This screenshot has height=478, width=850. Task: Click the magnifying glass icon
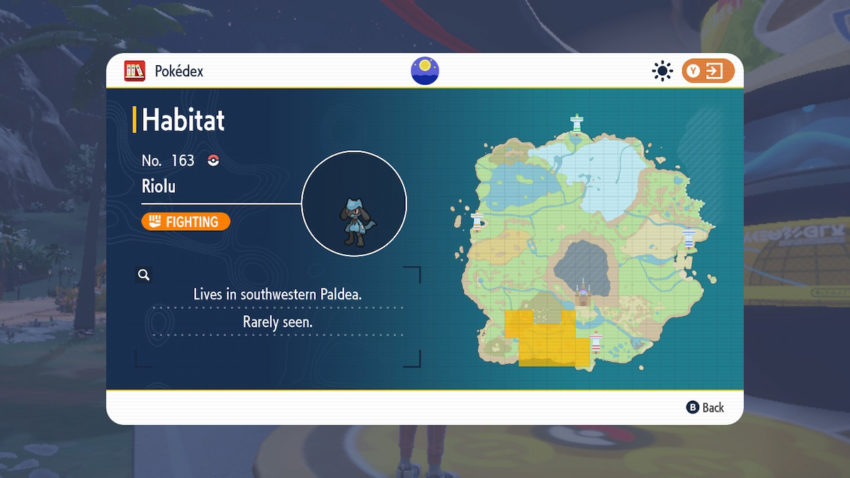pyautogui.click(x=144, y=274)
